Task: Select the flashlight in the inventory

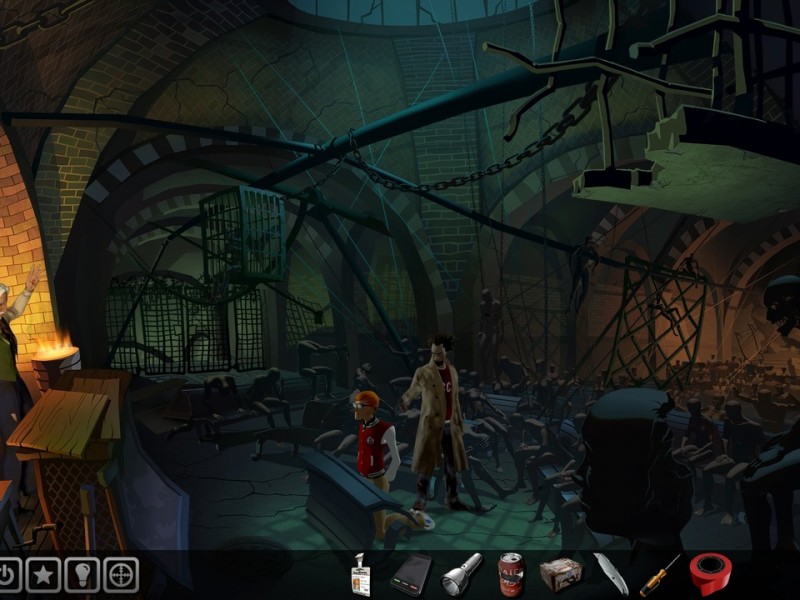Action: (x=462, y=573)
